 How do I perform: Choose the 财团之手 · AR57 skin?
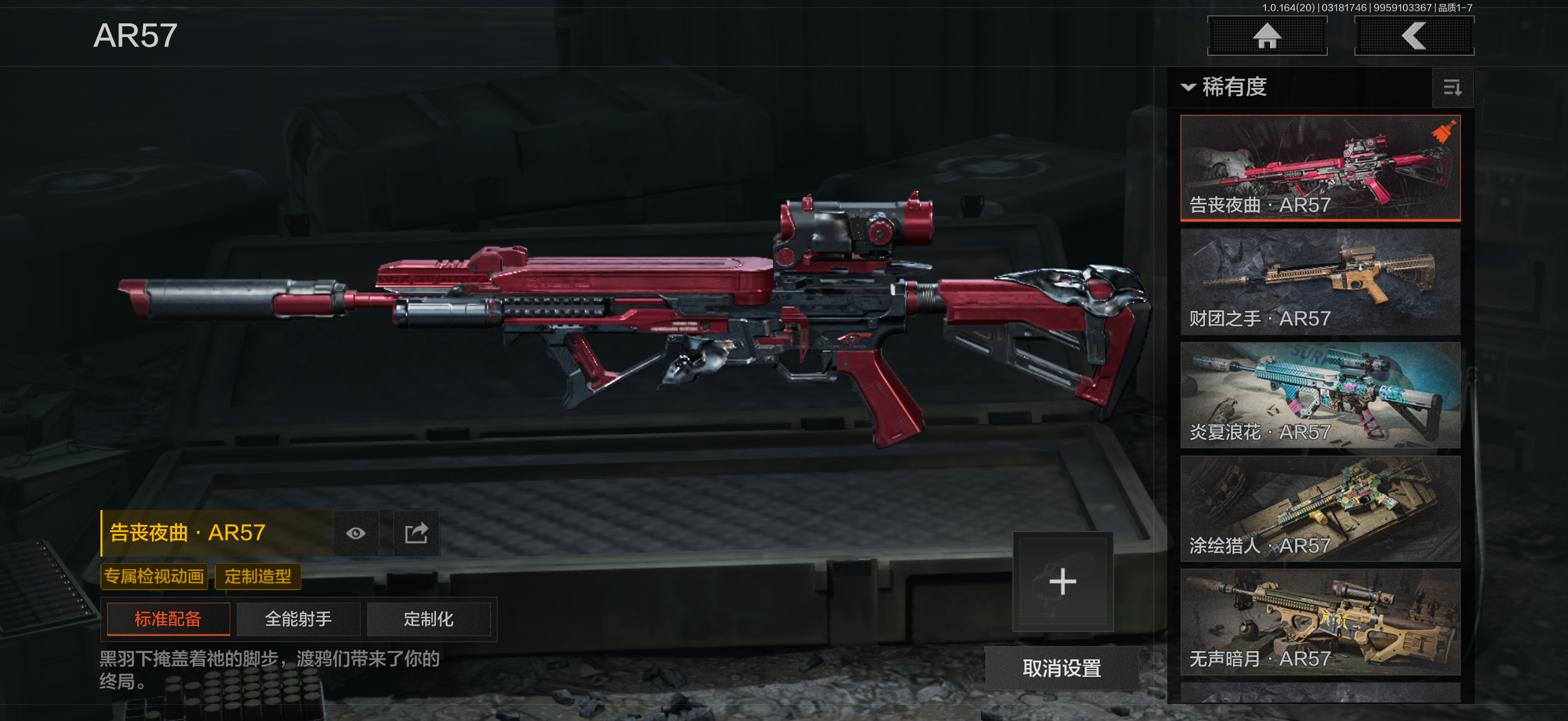[1320, 281]
